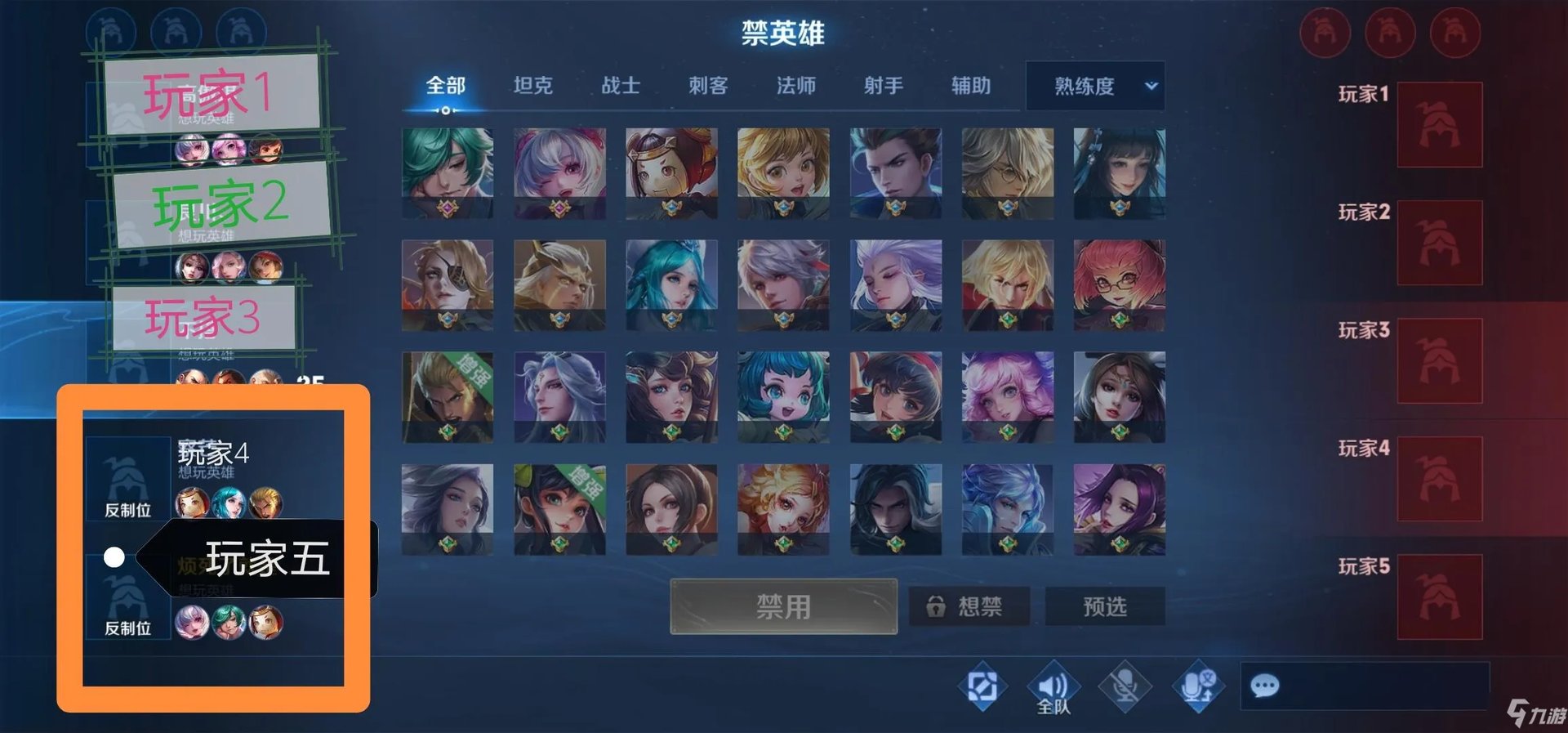Click a blue teammate helmet avatar at top left
Image resolution: width=1568 pixels, height=733 pixels.
pos(111,33)
